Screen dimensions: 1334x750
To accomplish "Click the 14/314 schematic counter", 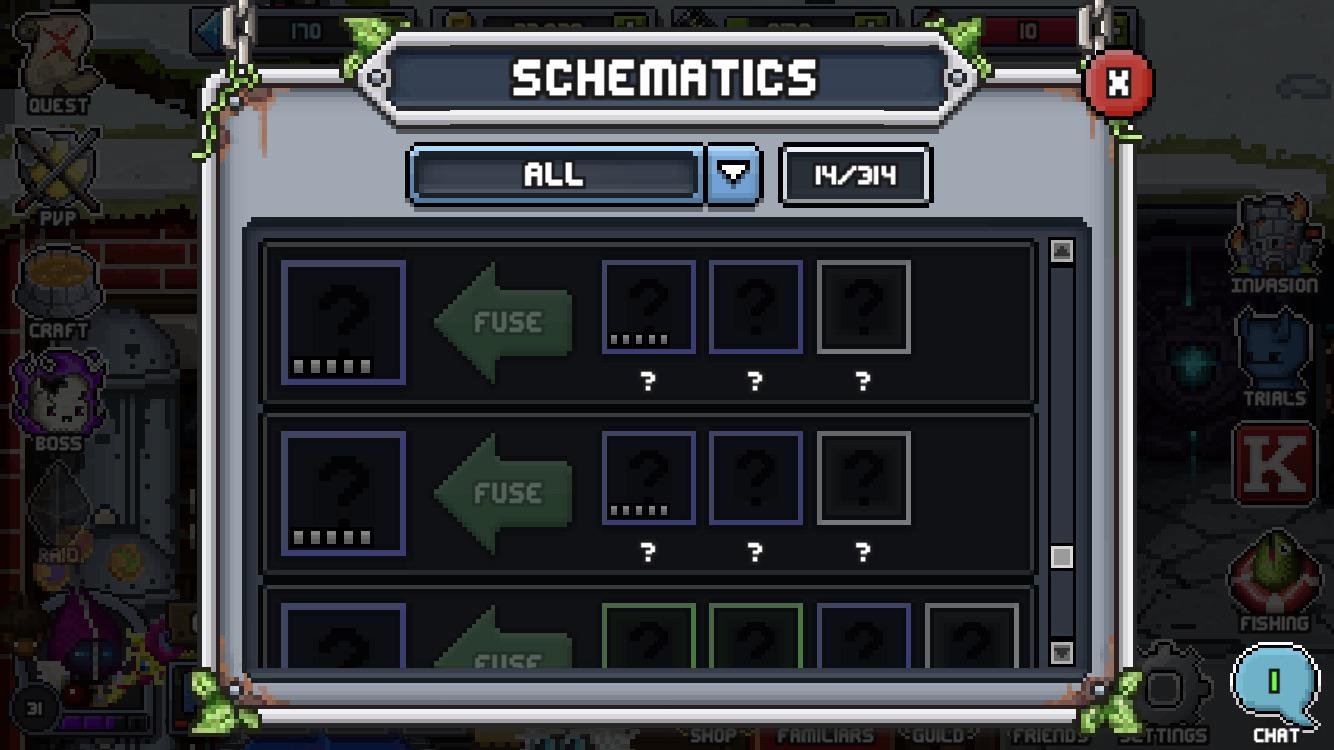I will tap(853, 174).
